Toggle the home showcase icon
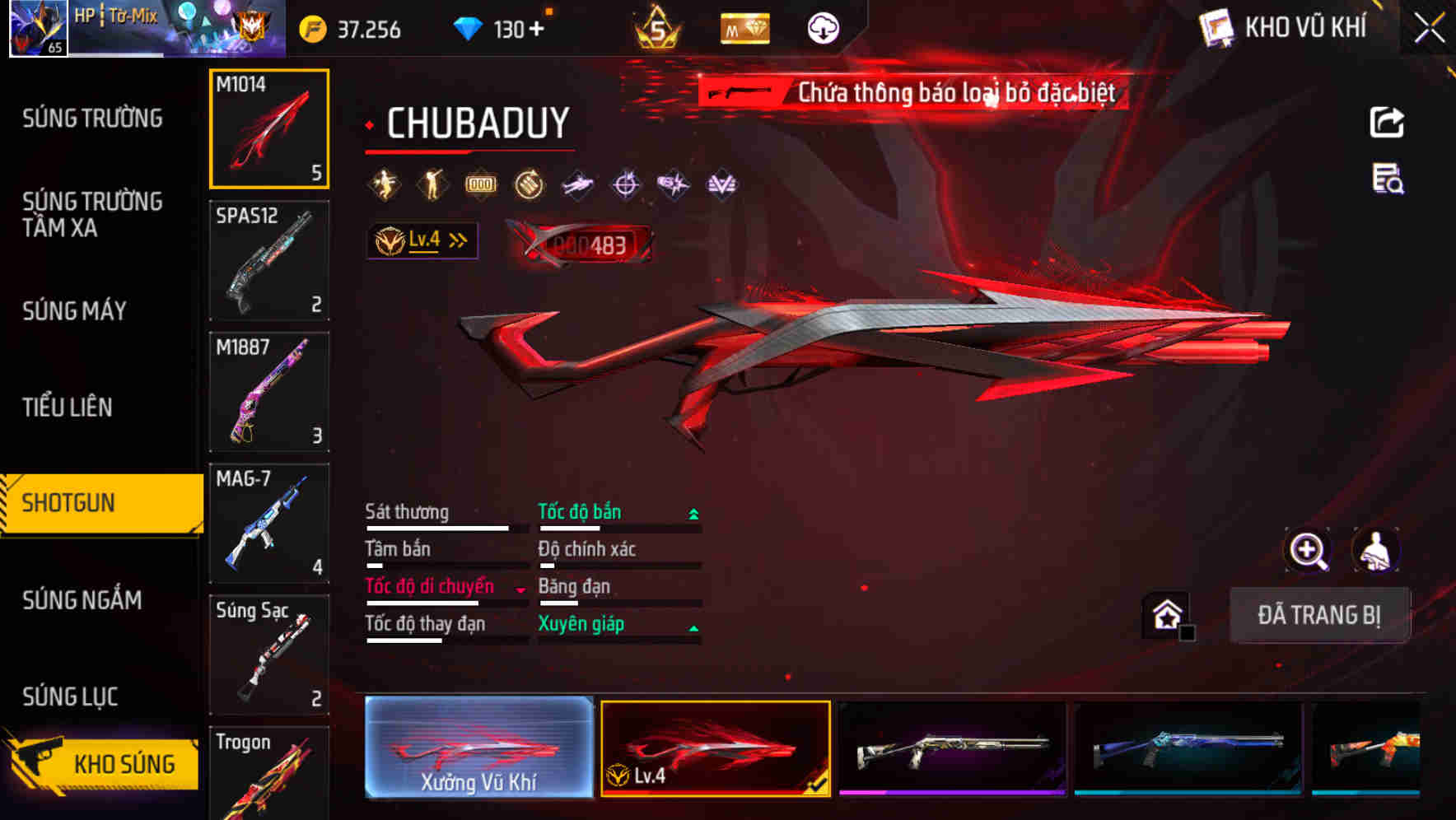 (1165, 613)
